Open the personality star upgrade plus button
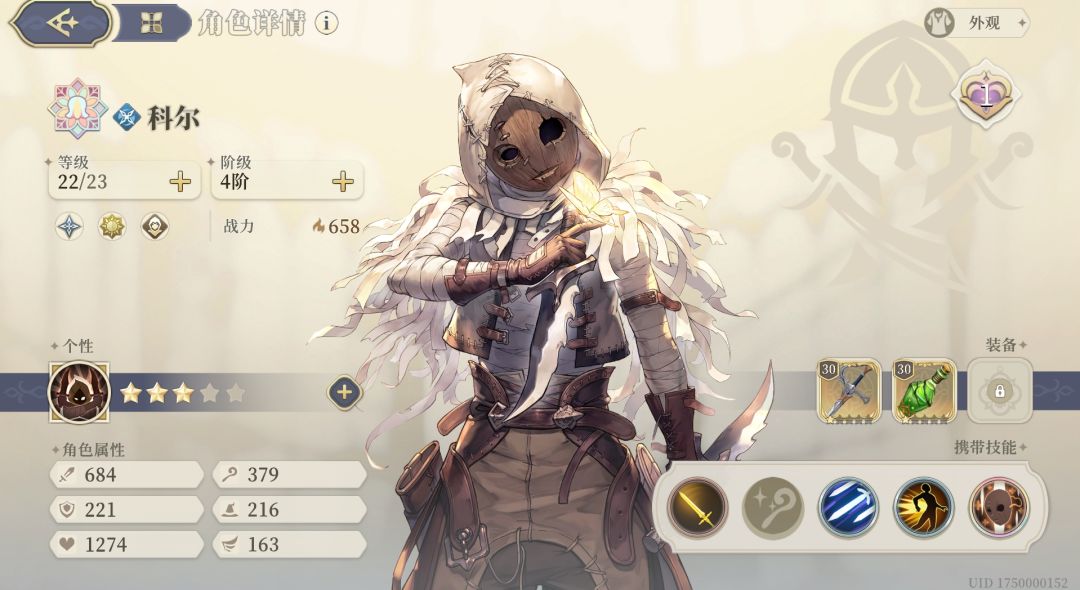The image size is (1080, 590). [x=344, y=393]
